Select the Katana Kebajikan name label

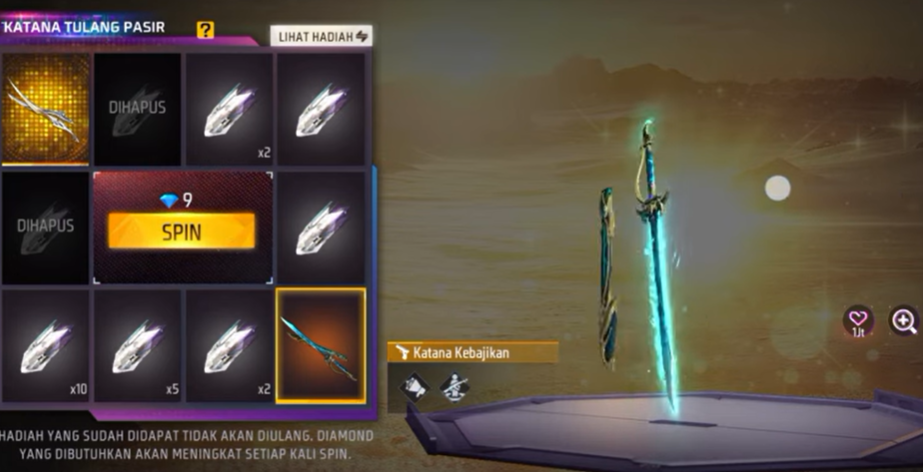tap(473, 352)
